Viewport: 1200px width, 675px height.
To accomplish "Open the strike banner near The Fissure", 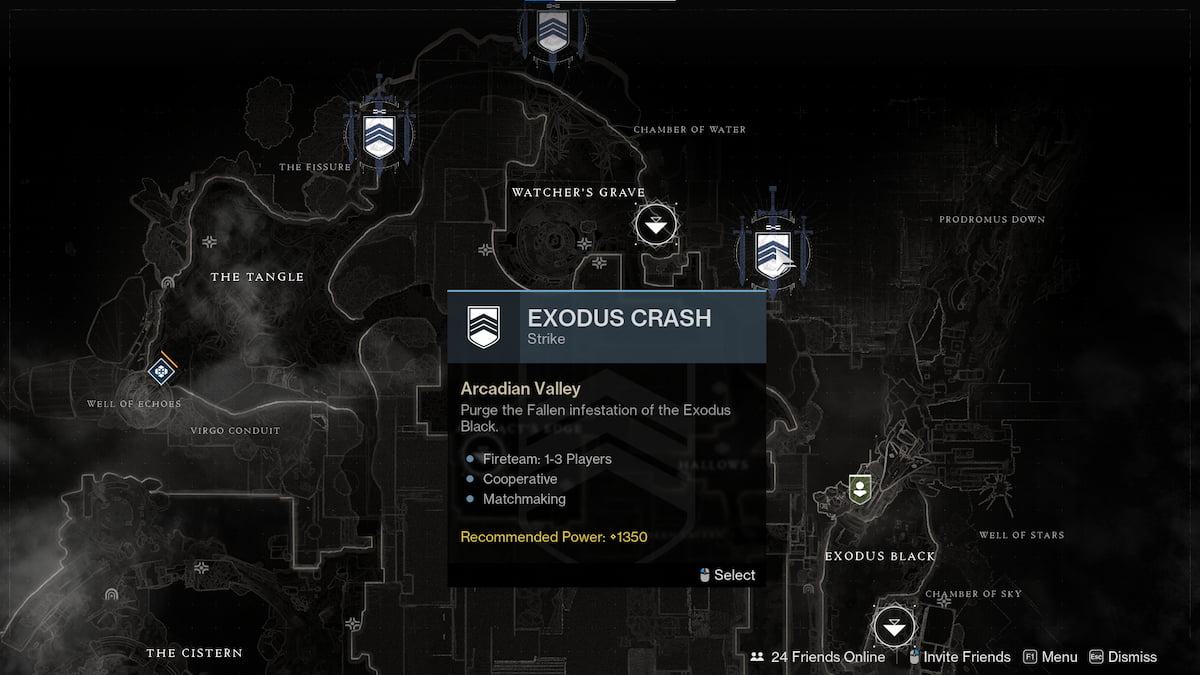I will pos(379,136).
